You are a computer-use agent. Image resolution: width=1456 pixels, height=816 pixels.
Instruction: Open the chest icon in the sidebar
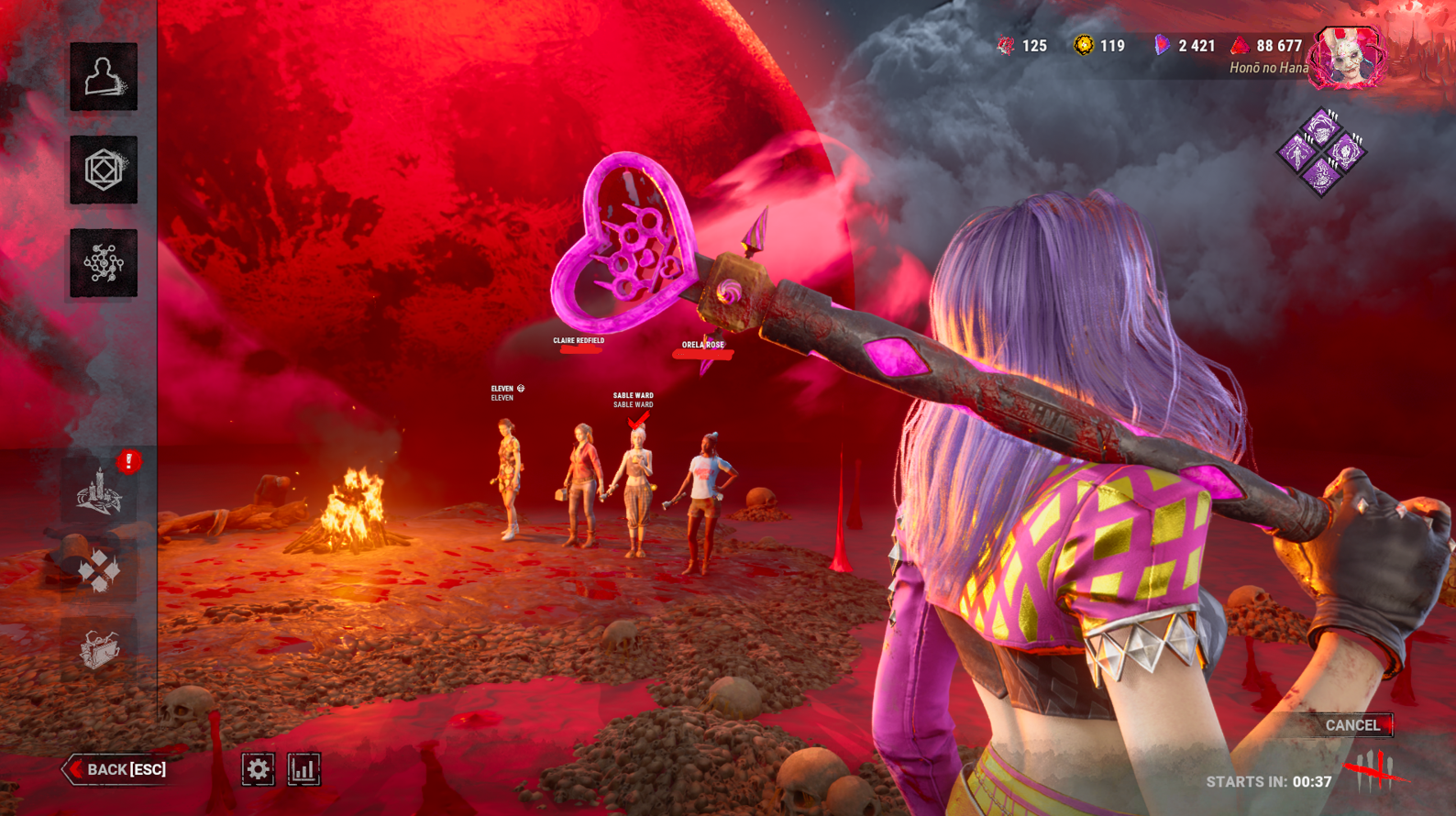(99, 649)
